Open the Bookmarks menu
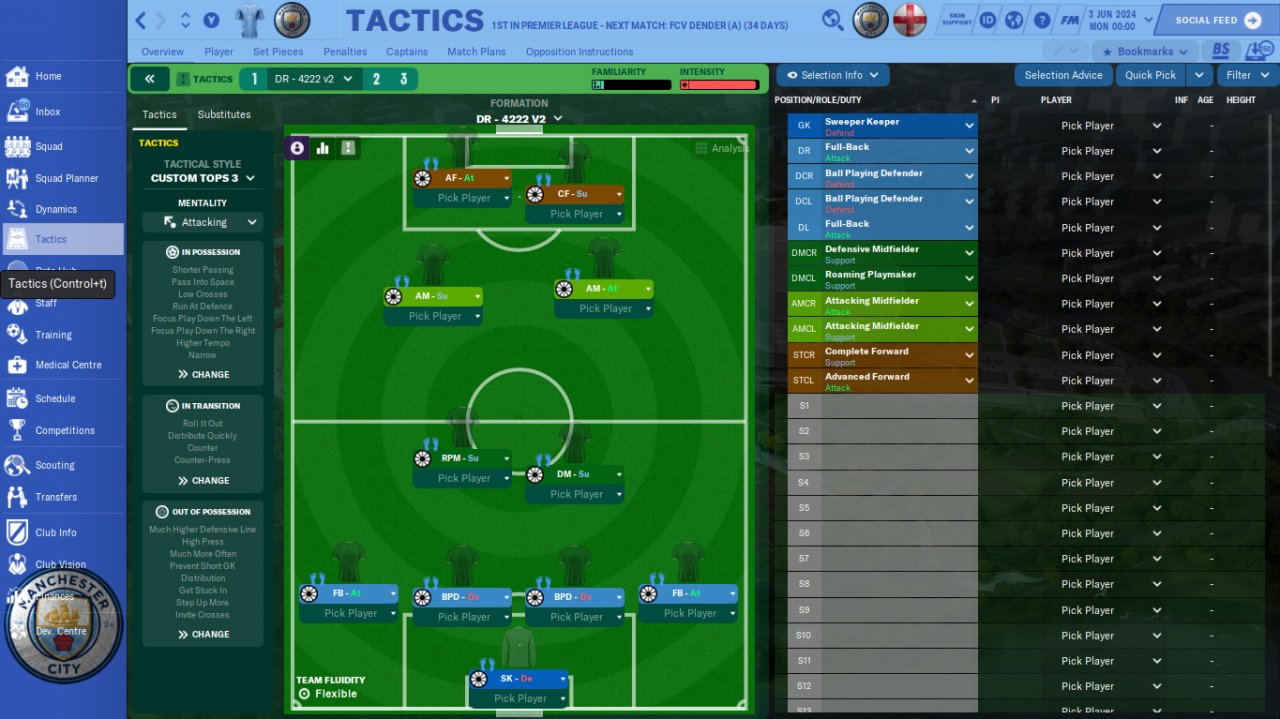1280x719 pixels. 1145,52
